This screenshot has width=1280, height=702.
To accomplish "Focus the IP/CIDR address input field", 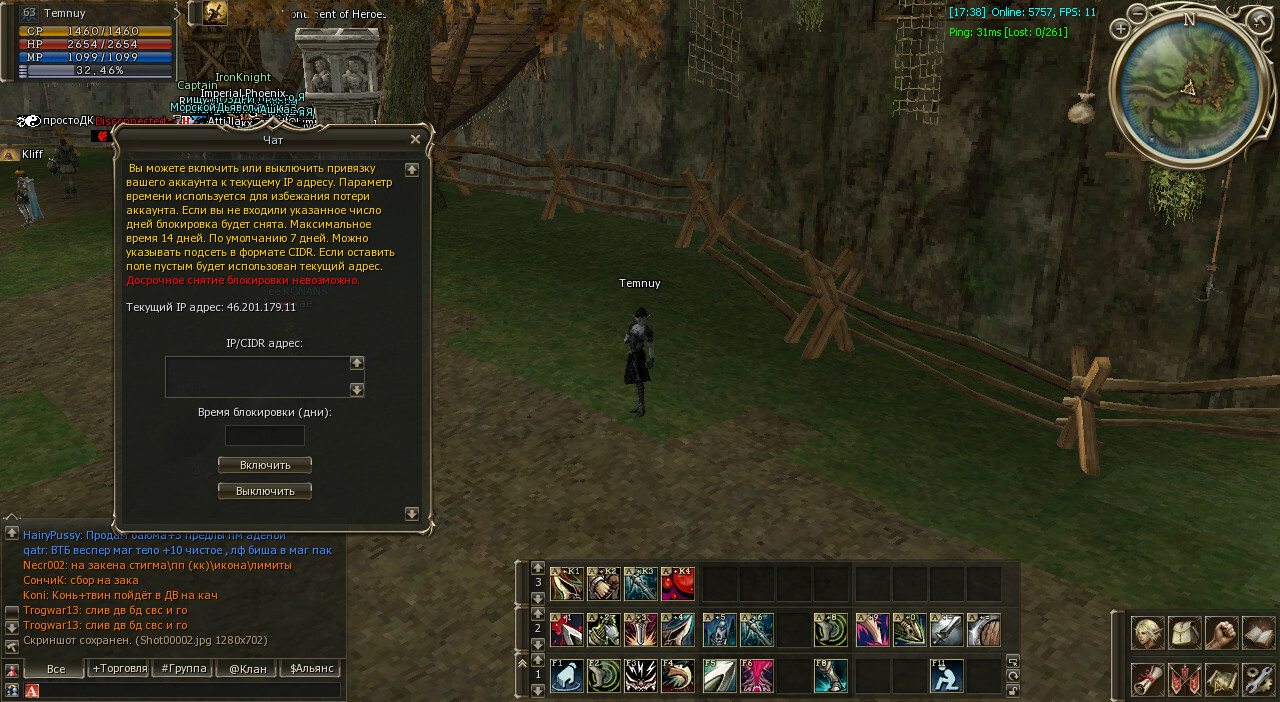I will [x=256, y=377].
